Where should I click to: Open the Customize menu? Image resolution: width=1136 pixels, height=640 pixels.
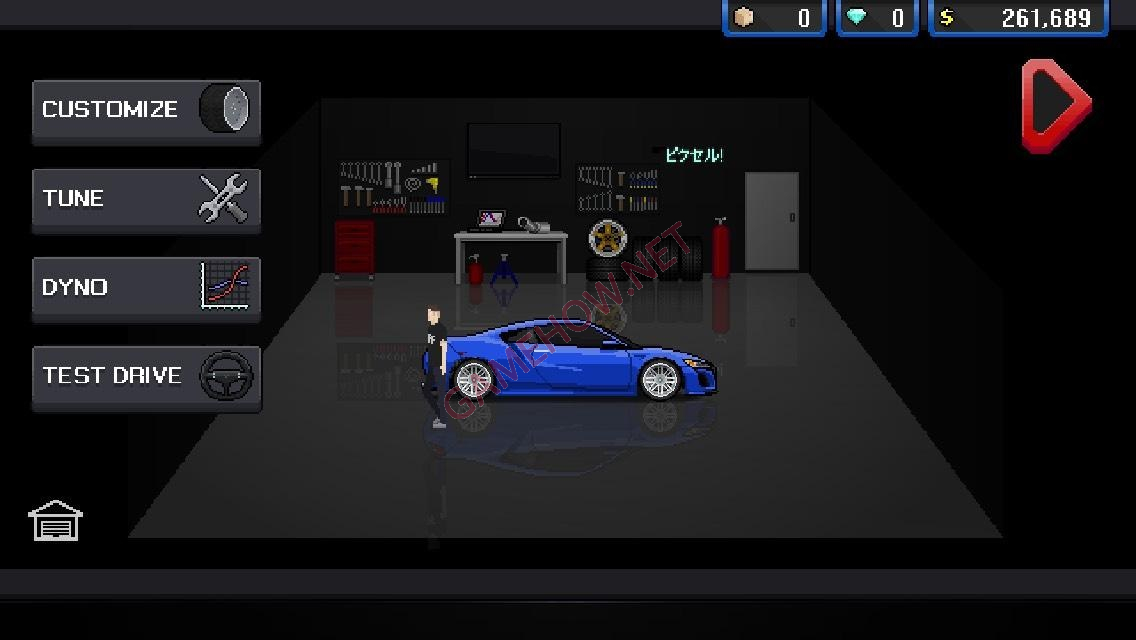pos(146,110)
